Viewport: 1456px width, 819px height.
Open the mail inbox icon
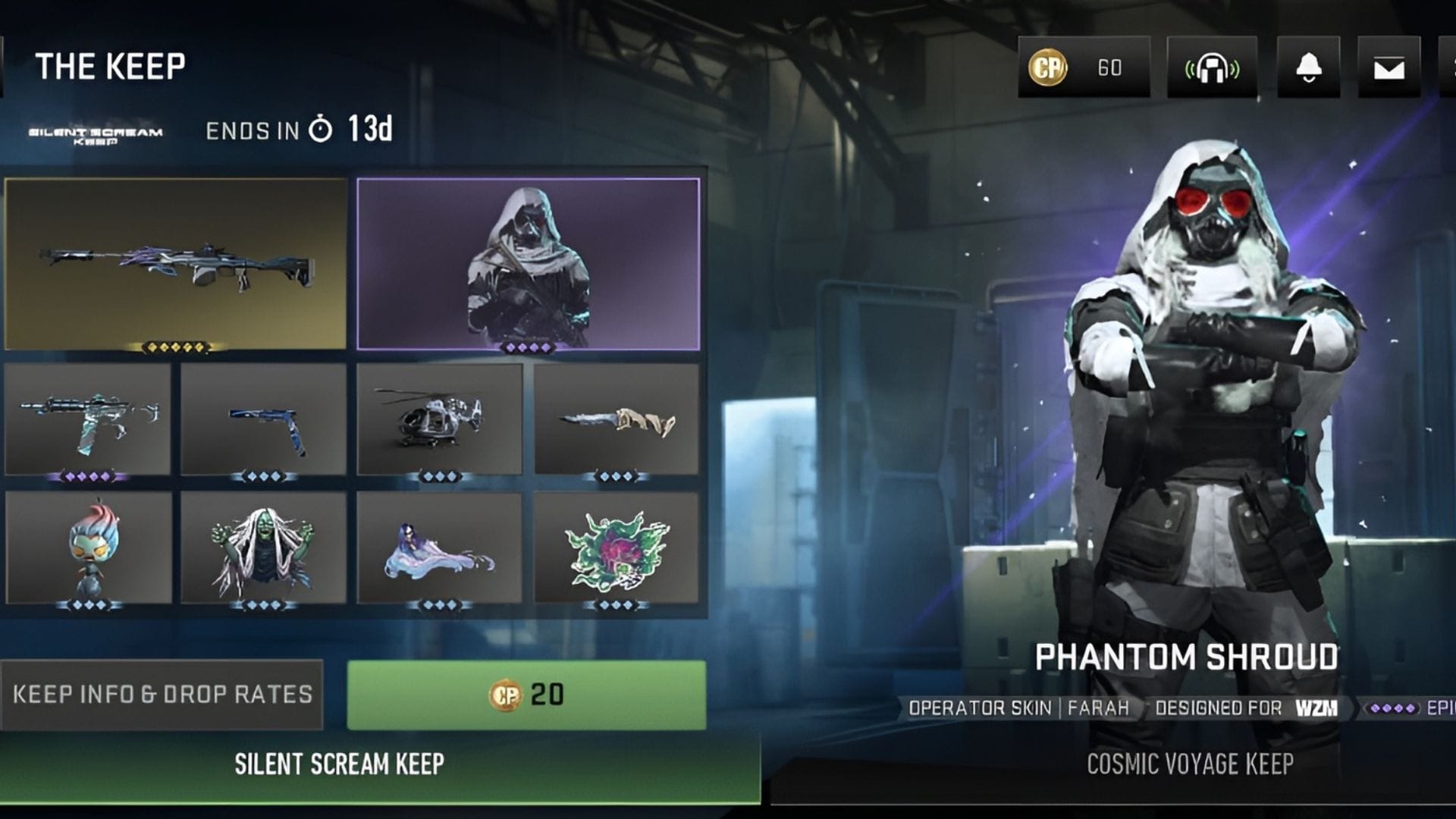1389,68
